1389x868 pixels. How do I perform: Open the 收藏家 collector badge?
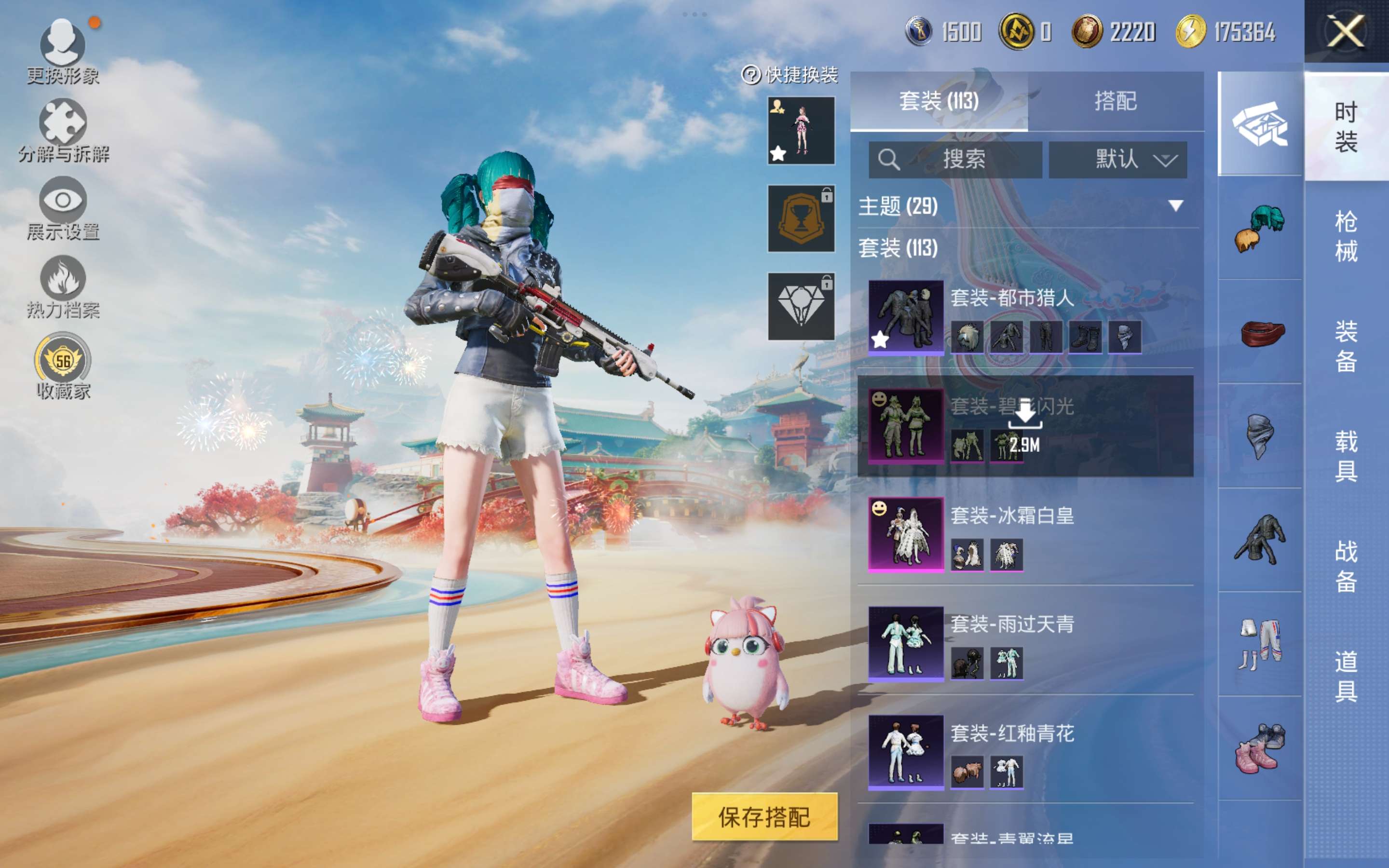63,361
